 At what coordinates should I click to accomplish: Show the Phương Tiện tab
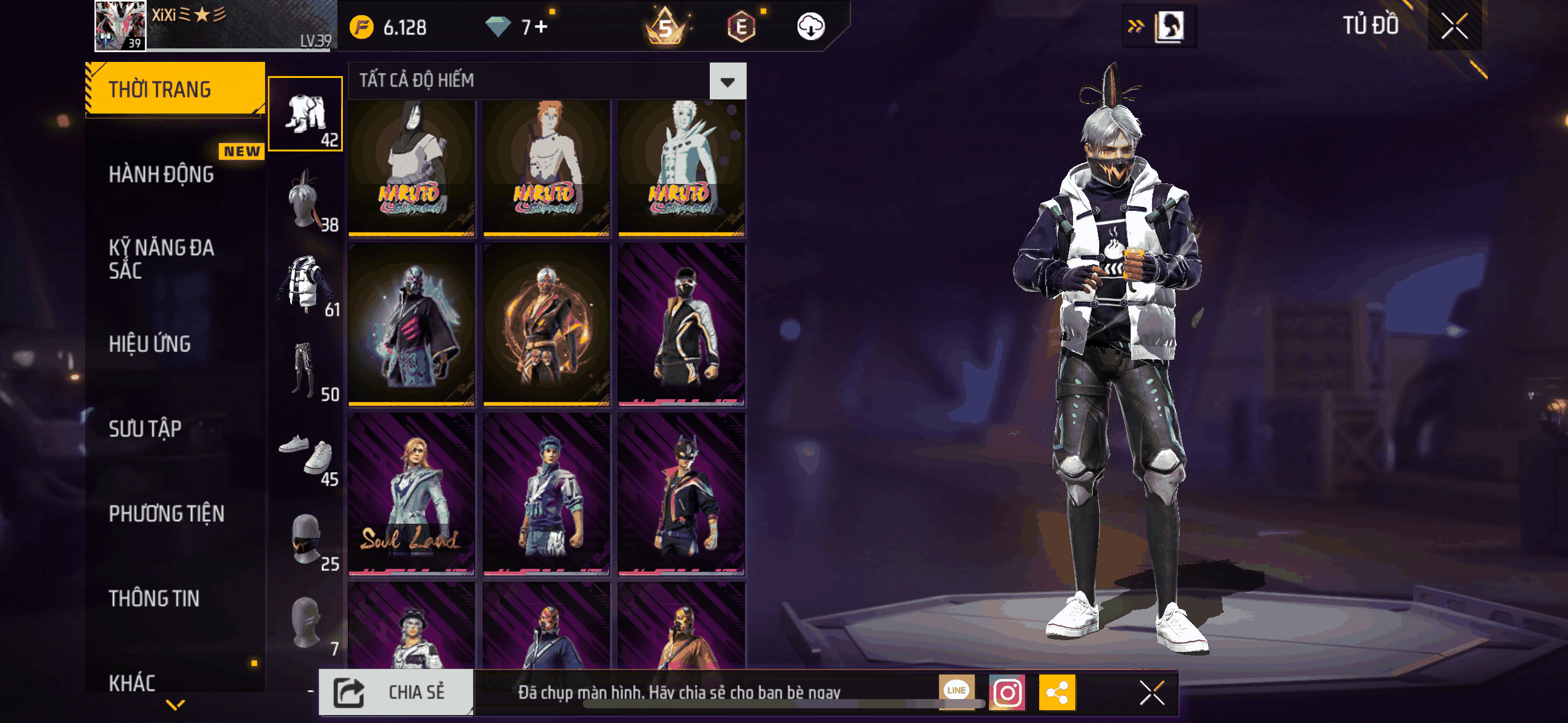pyautogui.click(x=166, y=513)
